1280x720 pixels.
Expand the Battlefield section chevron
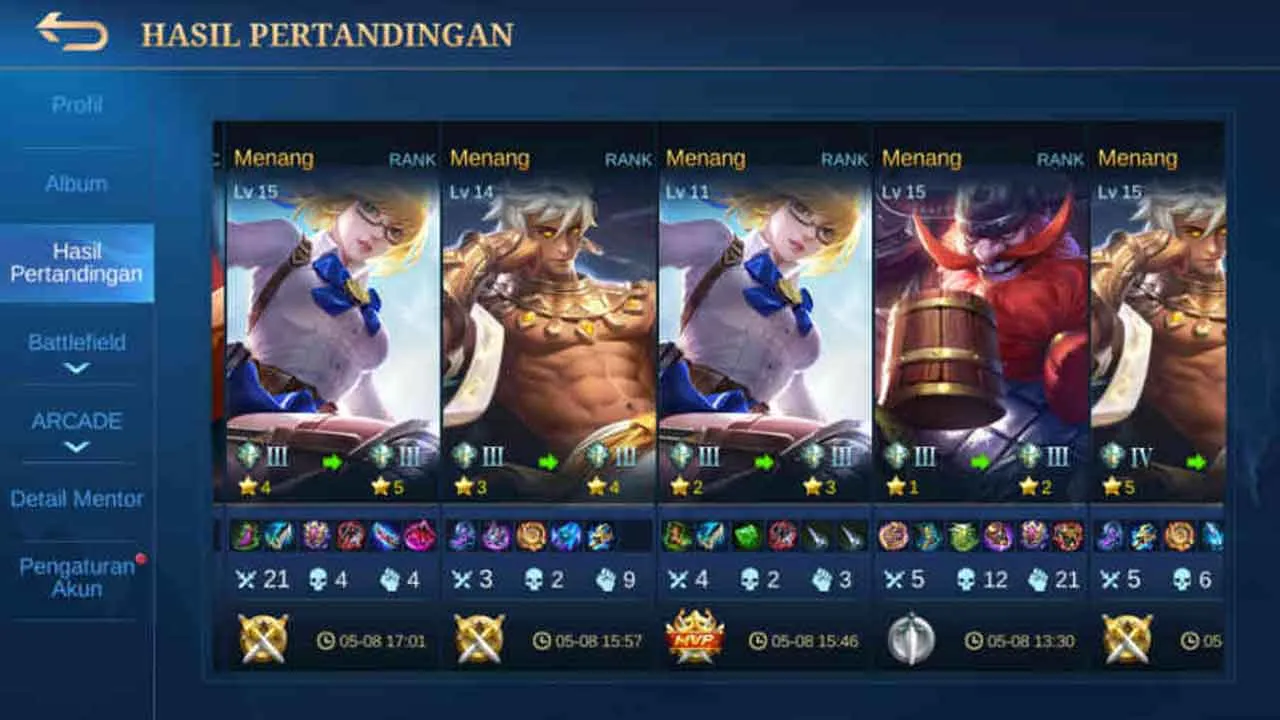coord(77,365)
